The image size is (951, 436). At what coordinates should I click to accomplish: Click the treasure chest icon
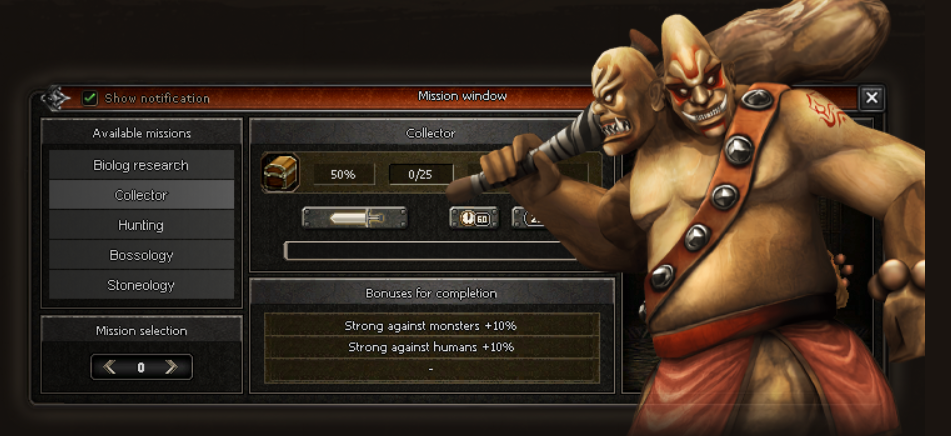[x=280, y=173]
